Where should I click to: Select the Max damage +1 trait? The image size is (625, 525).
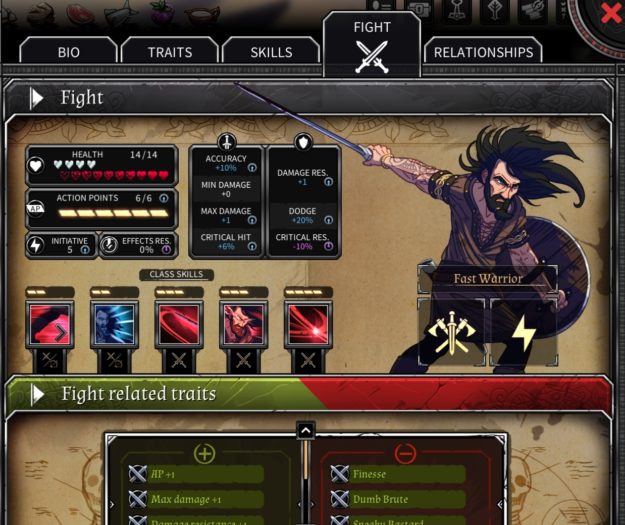(x=195, y=499)
